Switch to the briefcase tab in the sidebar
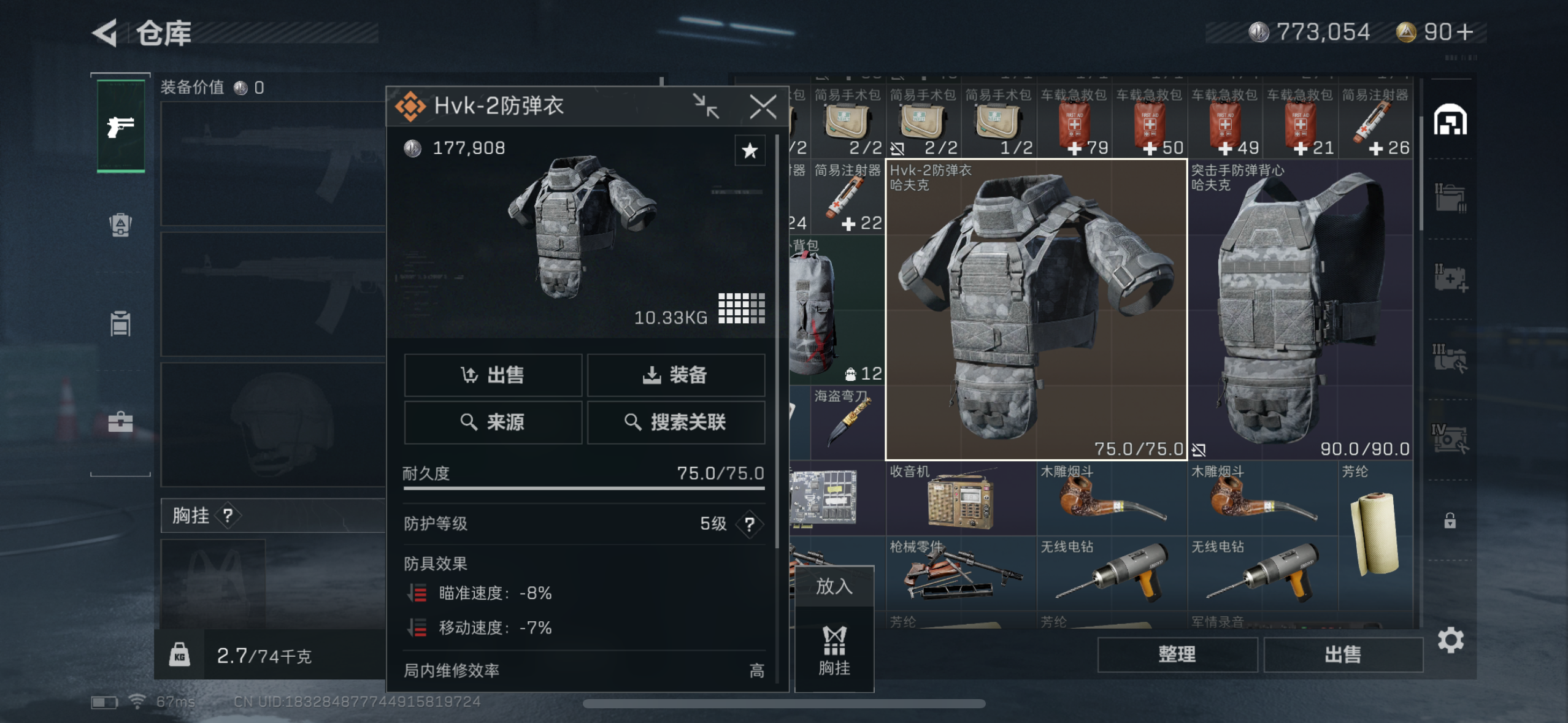1568x723 pixels. (120, 422)
